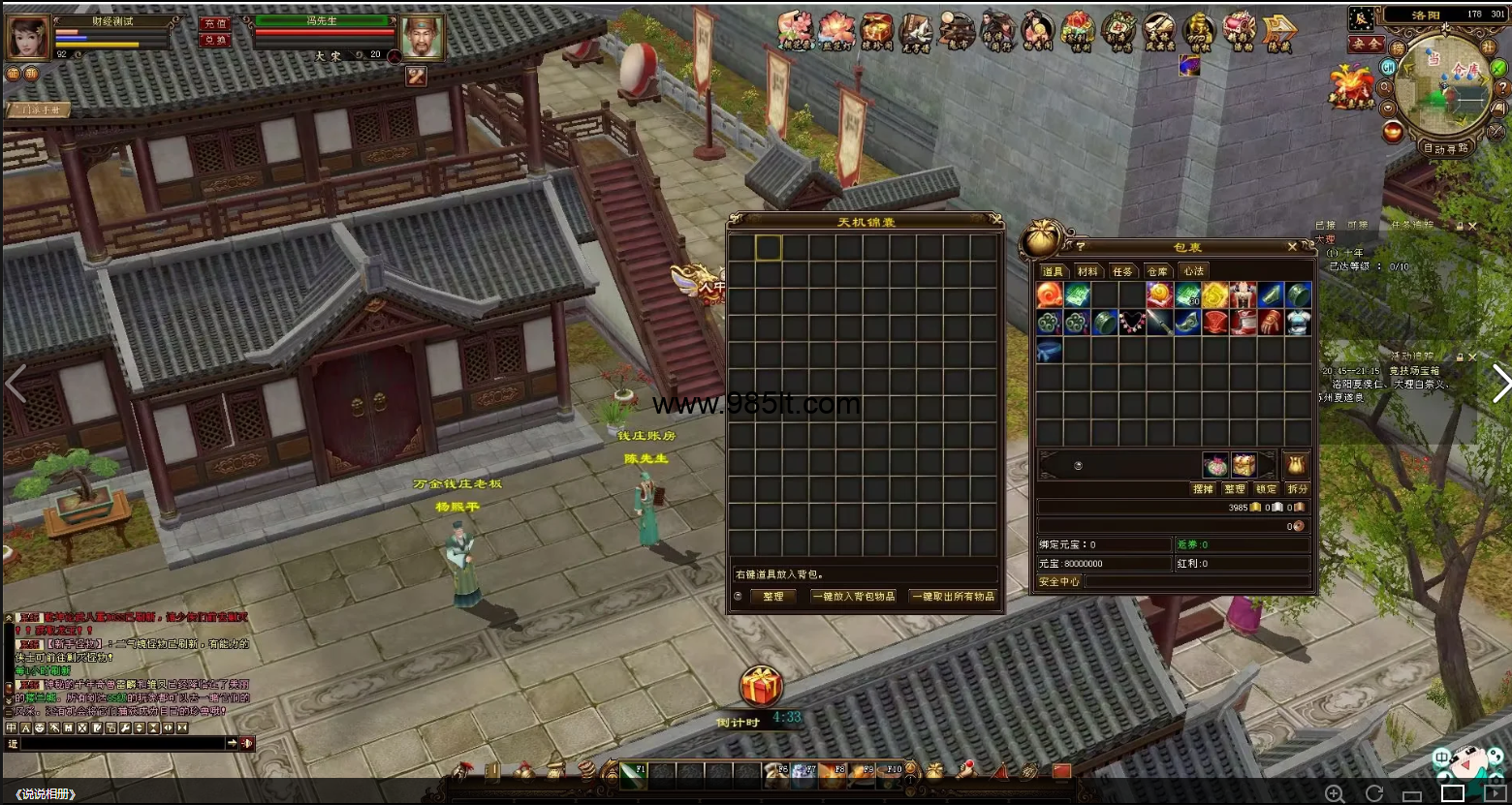Close the 包裹 bag window
The image size is (1512, 805).
[x=1292, y=247]
